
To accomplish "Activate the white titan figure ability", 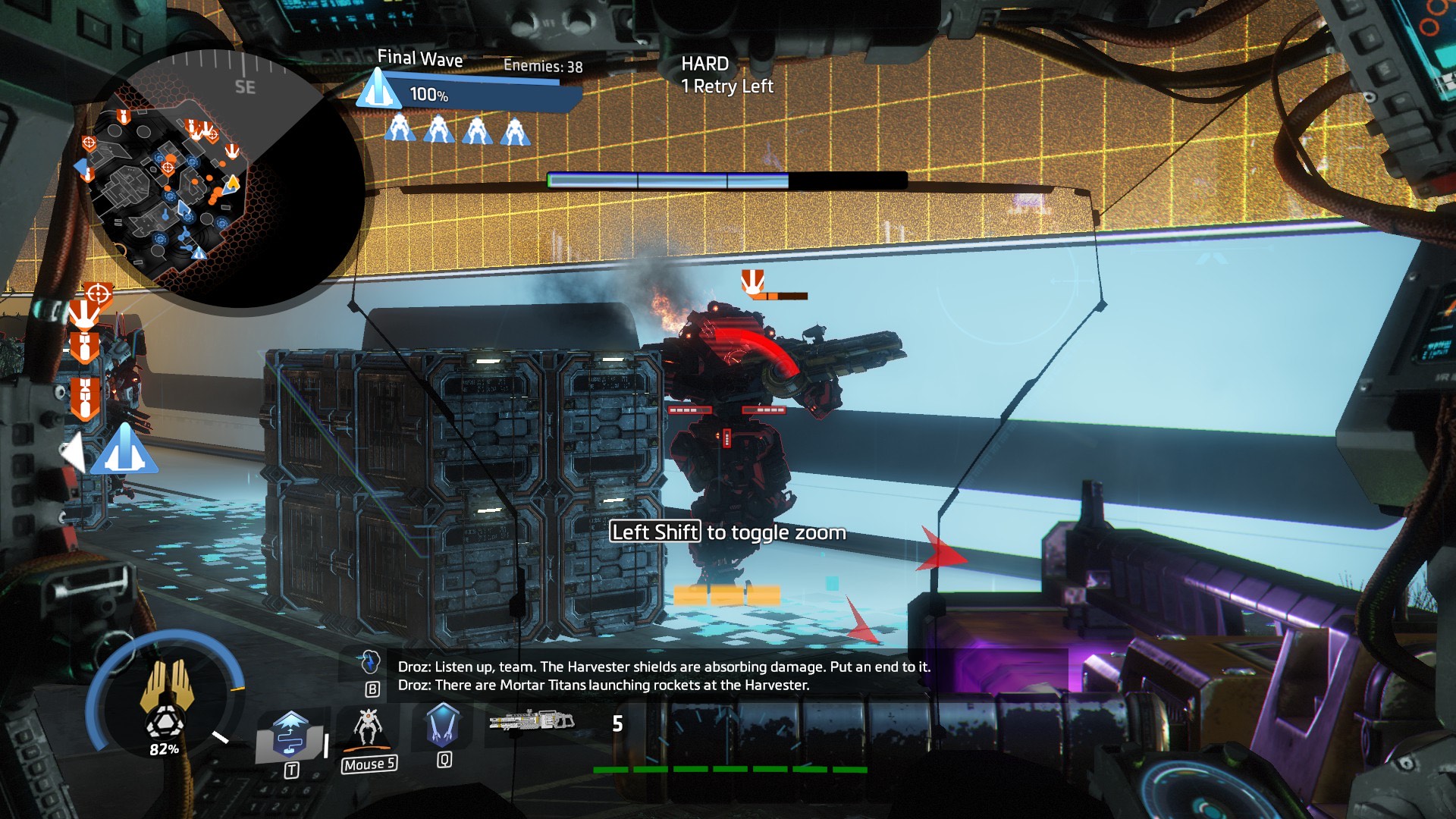I will point(369,728).
